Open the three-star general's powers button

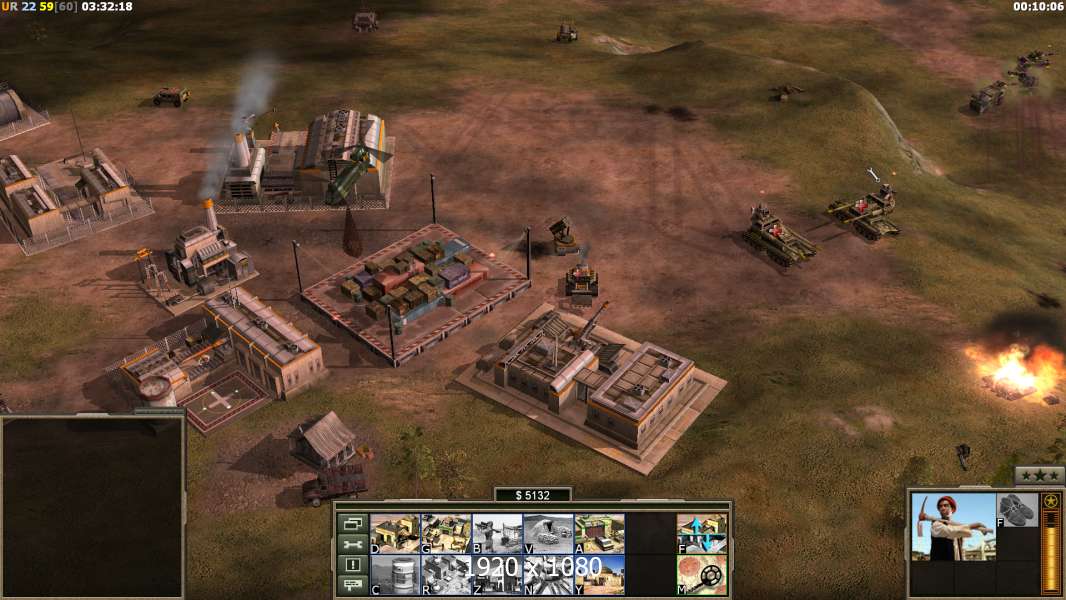pos(1039,475)
